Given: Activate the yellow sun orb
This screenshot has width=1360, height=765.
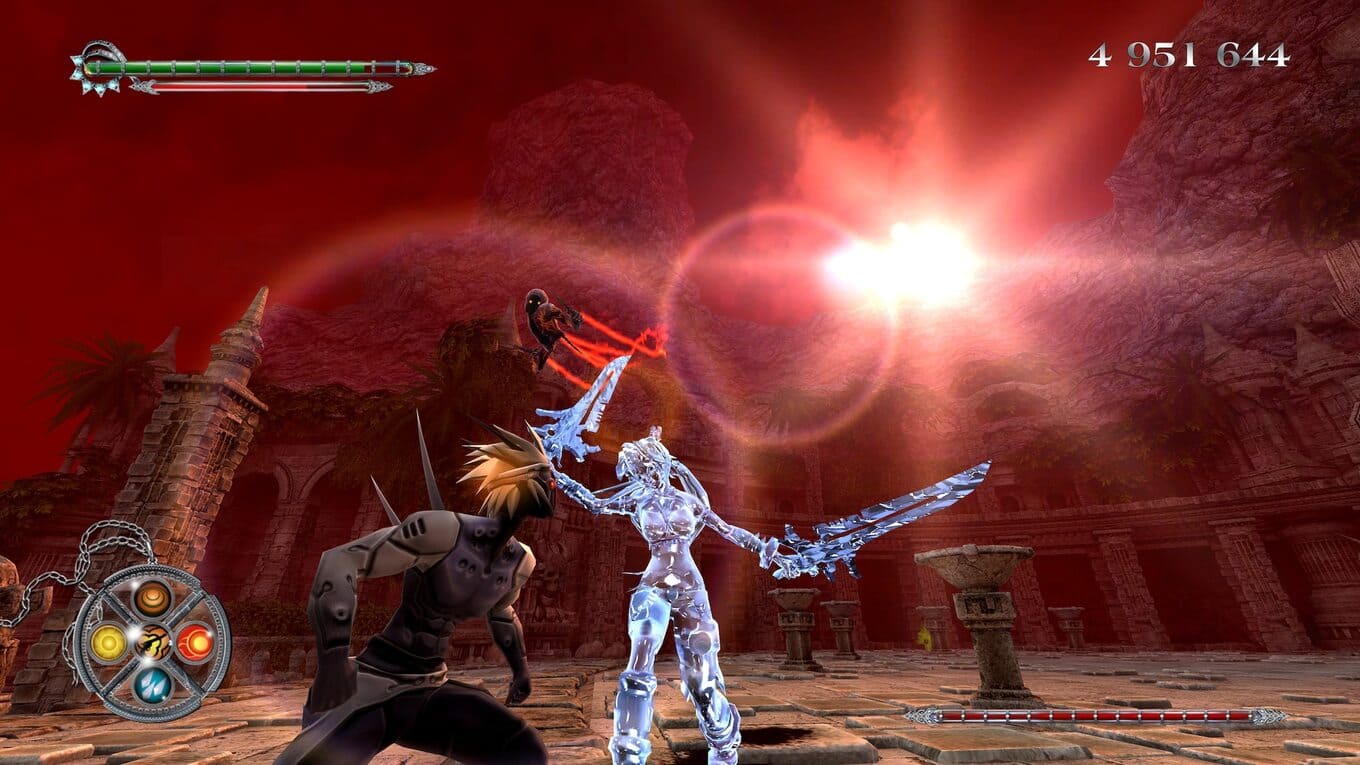Looking at the screenshot, I should pyautogui.click(x=108, y=643).
